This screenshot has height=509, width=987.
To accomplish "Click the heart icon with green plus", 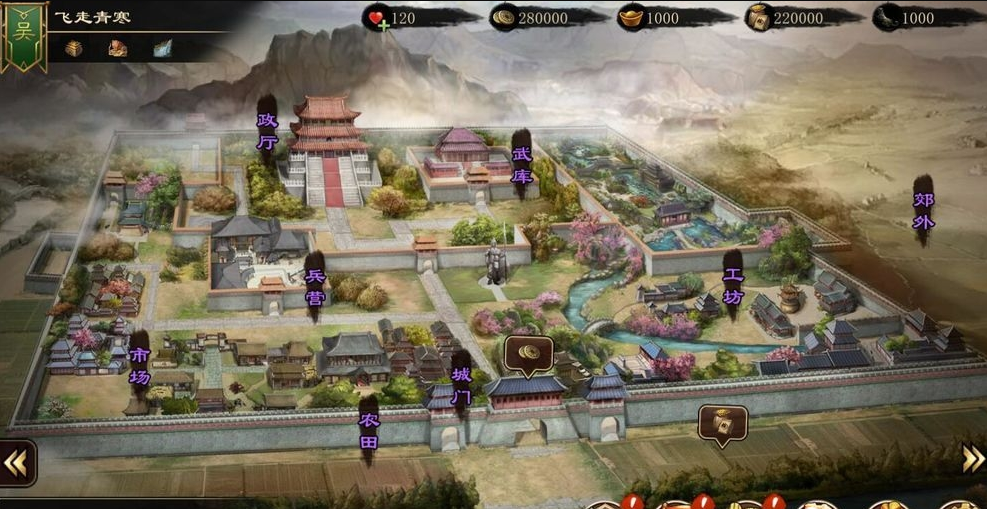I will (x=376, y=19).
